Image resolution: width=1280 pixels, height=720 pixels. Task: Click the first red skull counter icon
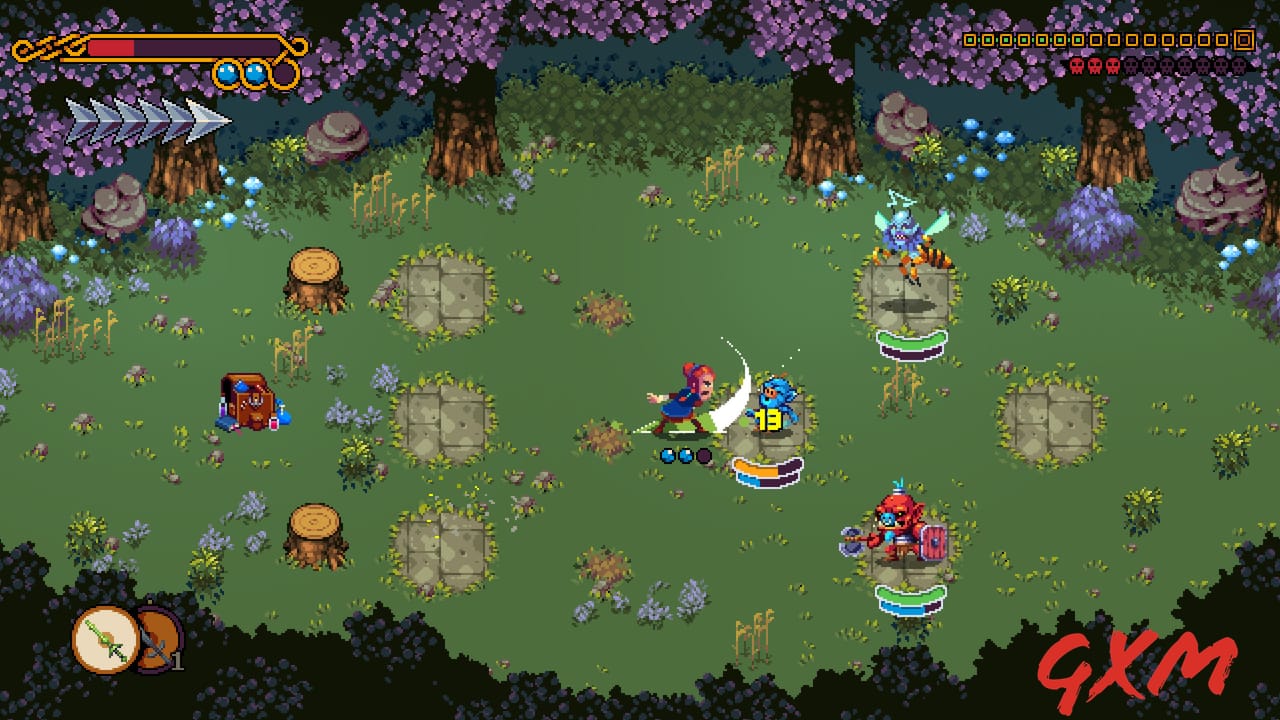[1077, 66]
